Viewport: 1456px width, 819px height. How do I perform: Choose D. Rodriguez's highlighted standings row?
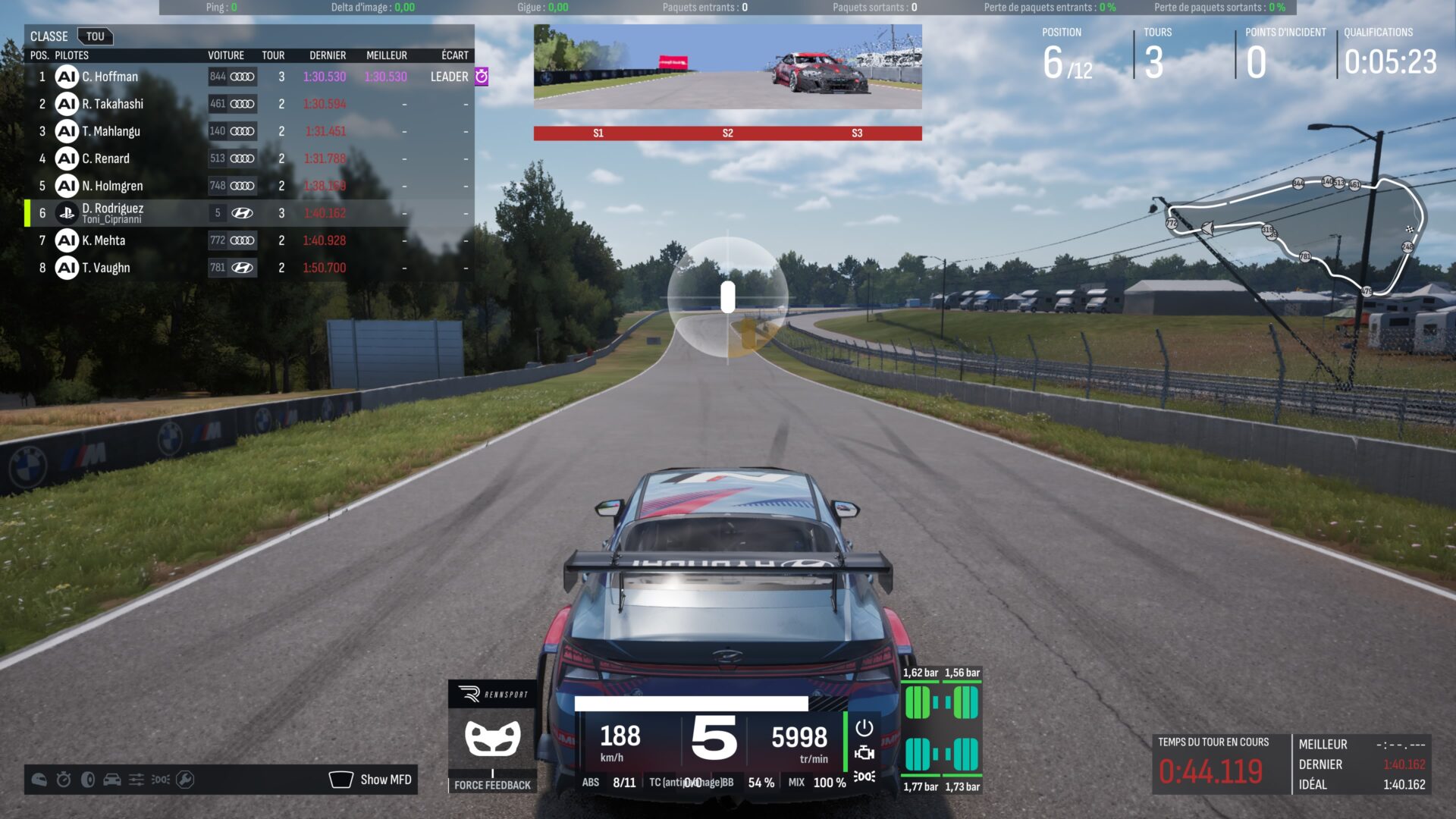pyautogui.click(x=112, y=213)
